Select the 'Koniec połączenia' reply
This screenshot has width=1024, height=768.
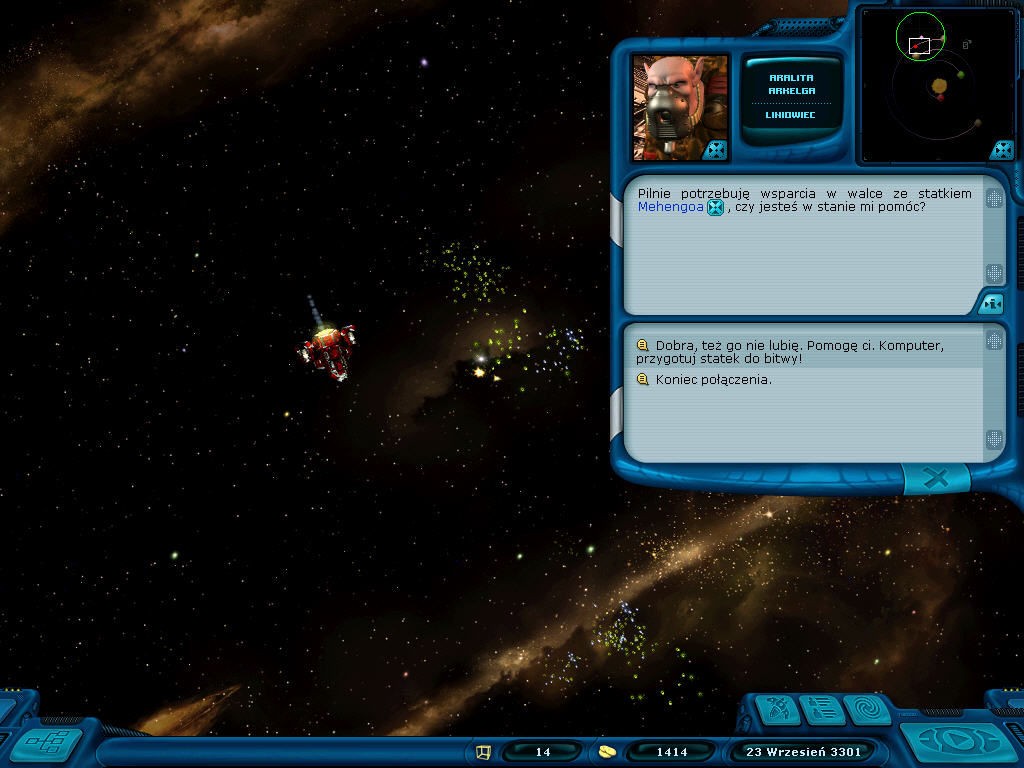(713, 380)
